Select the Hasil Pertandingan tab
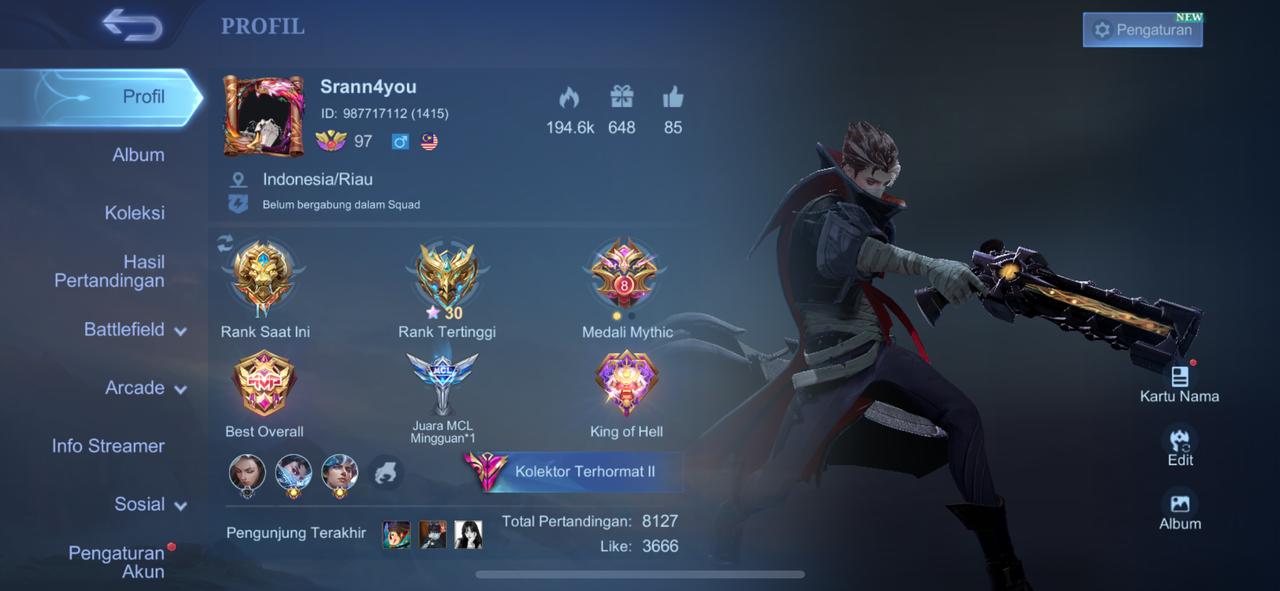This screenshot has height=591, width=1280. click(110, 271)
